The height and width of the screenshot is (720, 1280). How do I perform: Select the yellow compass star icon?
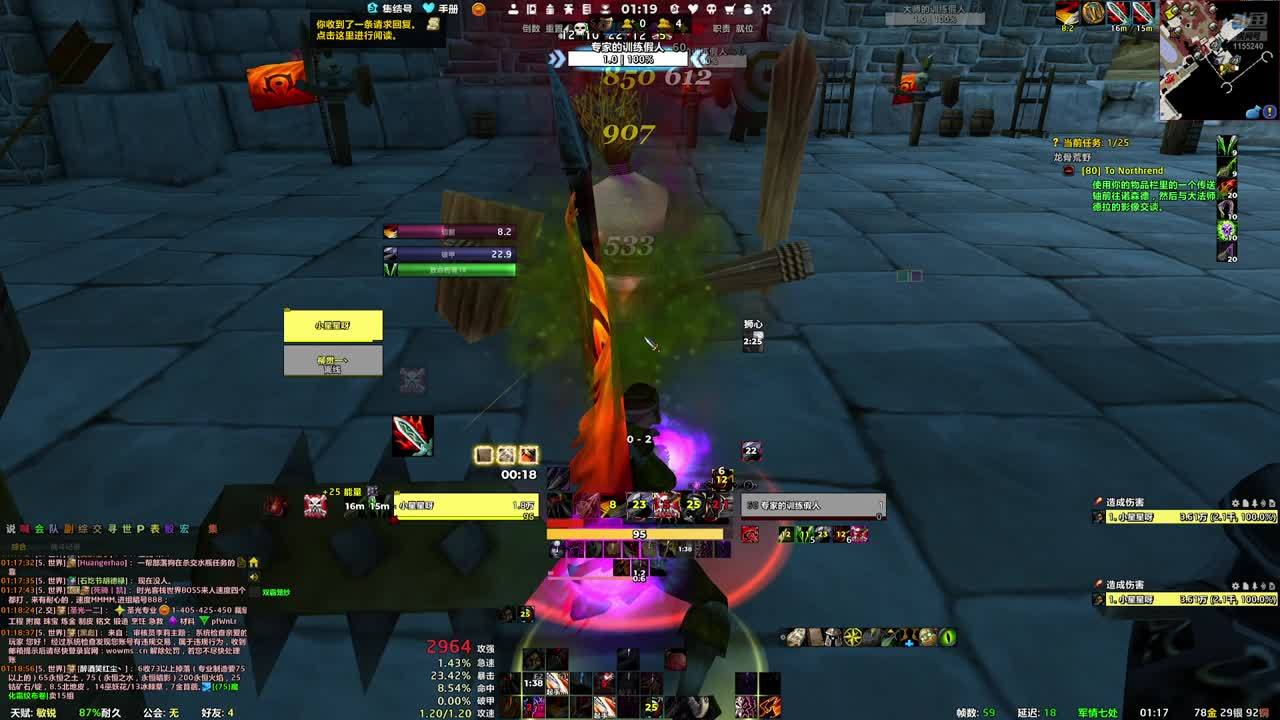[x=853, y=637]
